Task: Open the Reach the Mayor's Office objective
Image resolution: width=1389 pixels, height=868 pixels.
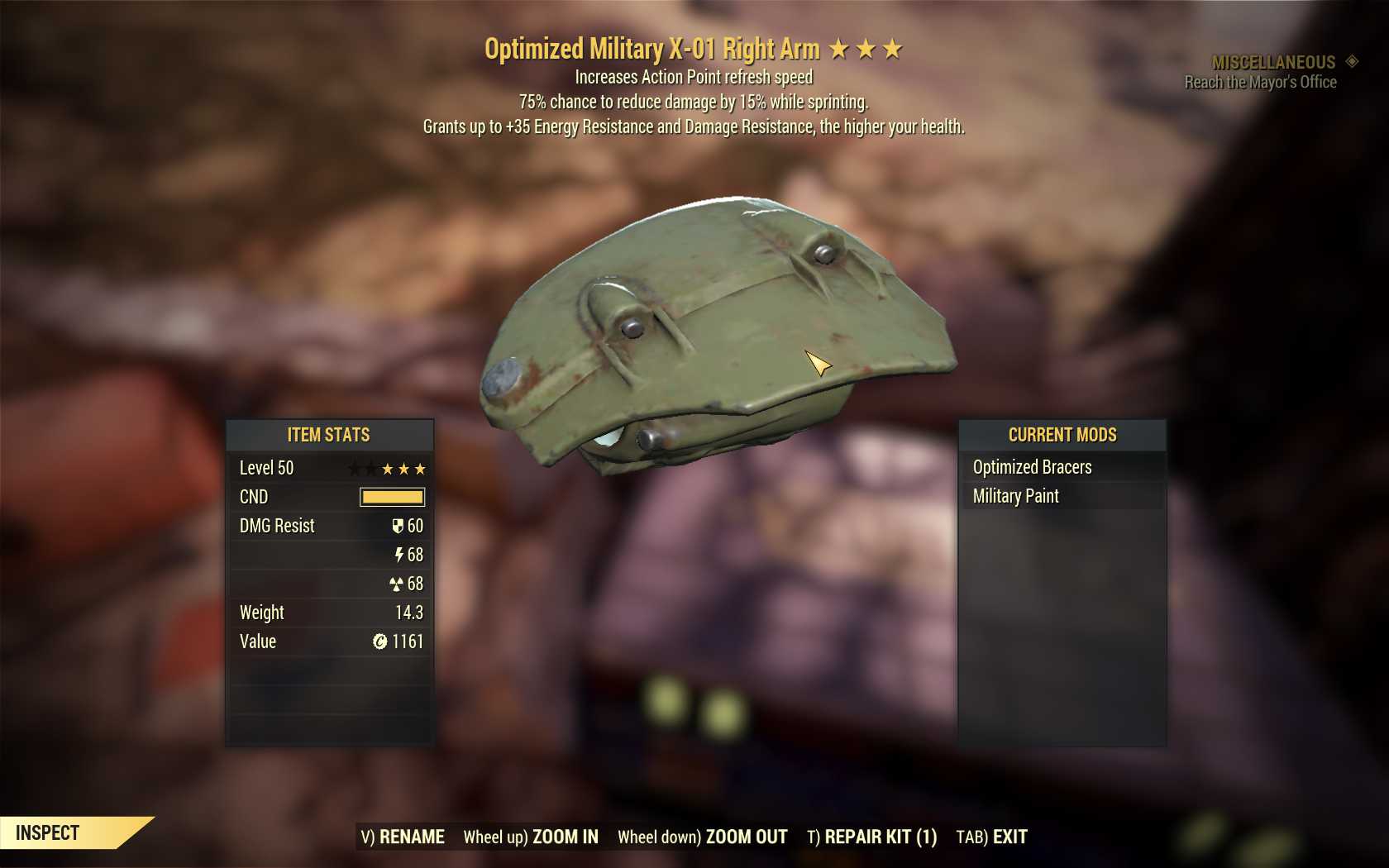Action: [1260, 82]
